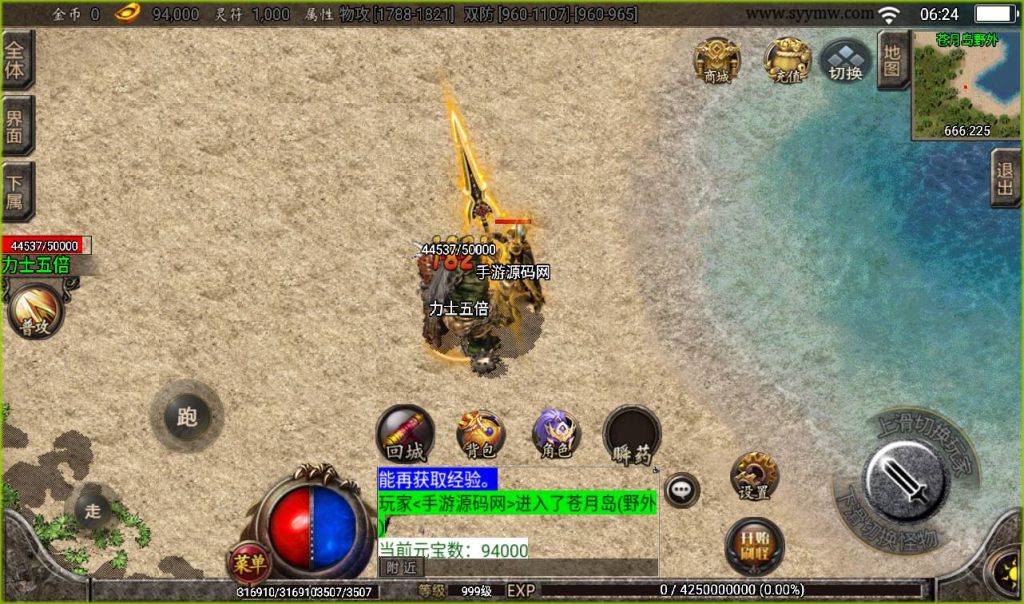Image resolution: width=1024 pixels, height=604 pixels.
Task: Toggle the 跑 run button
Action: click(187, 417)
